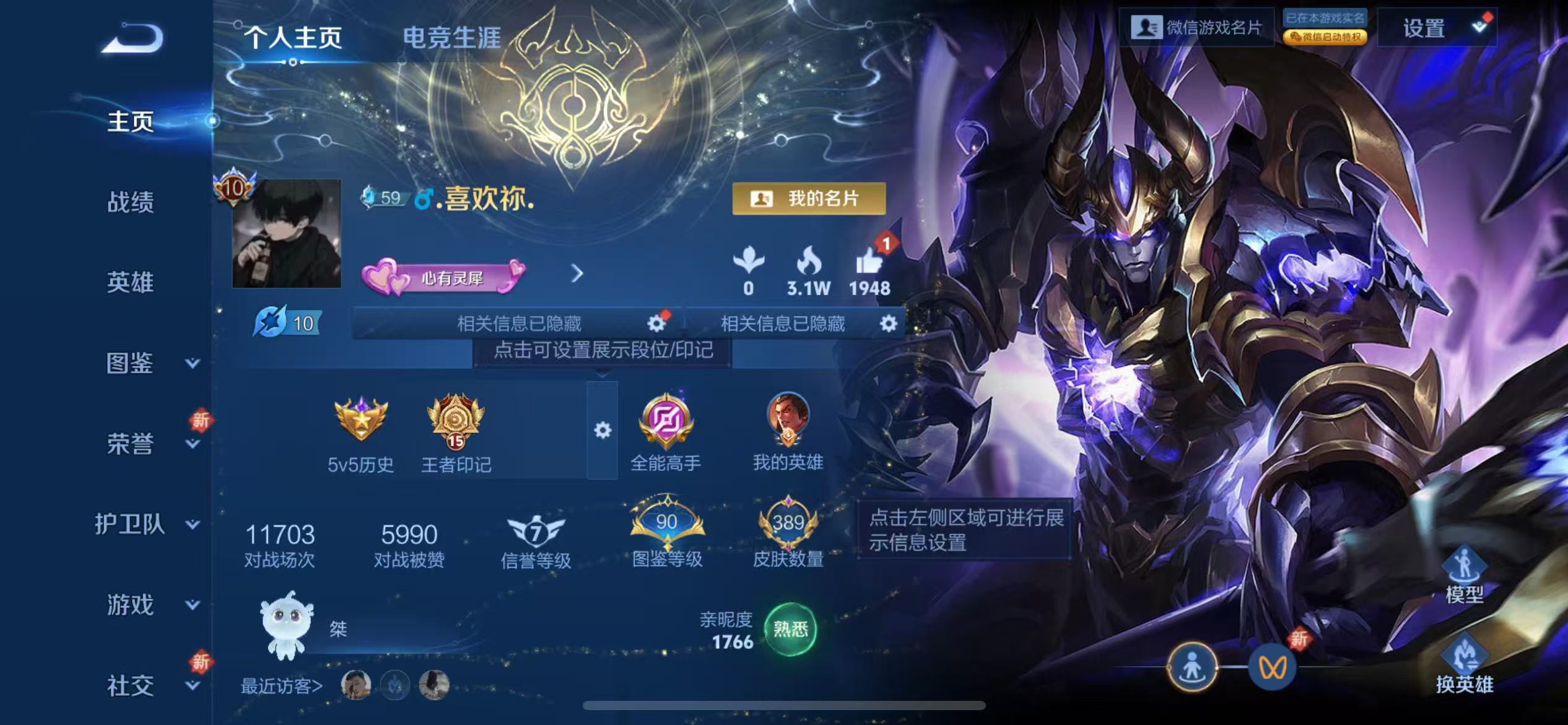
Task: Check the 信誉等级 credit level 7 badge
Action: pos(536,530)
